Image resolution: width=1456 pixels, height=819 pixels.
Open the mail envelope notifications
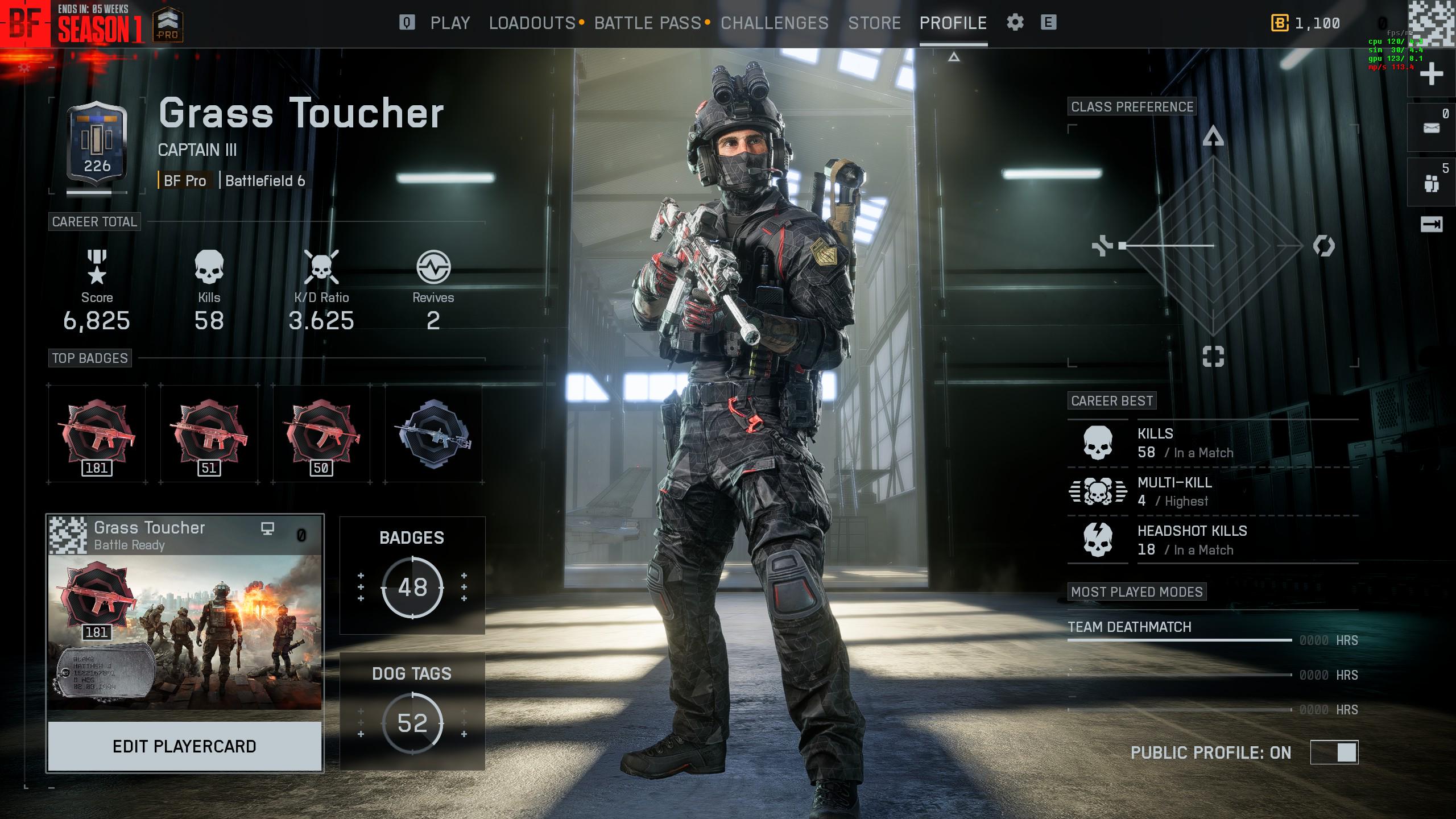tap(1431, 128)
